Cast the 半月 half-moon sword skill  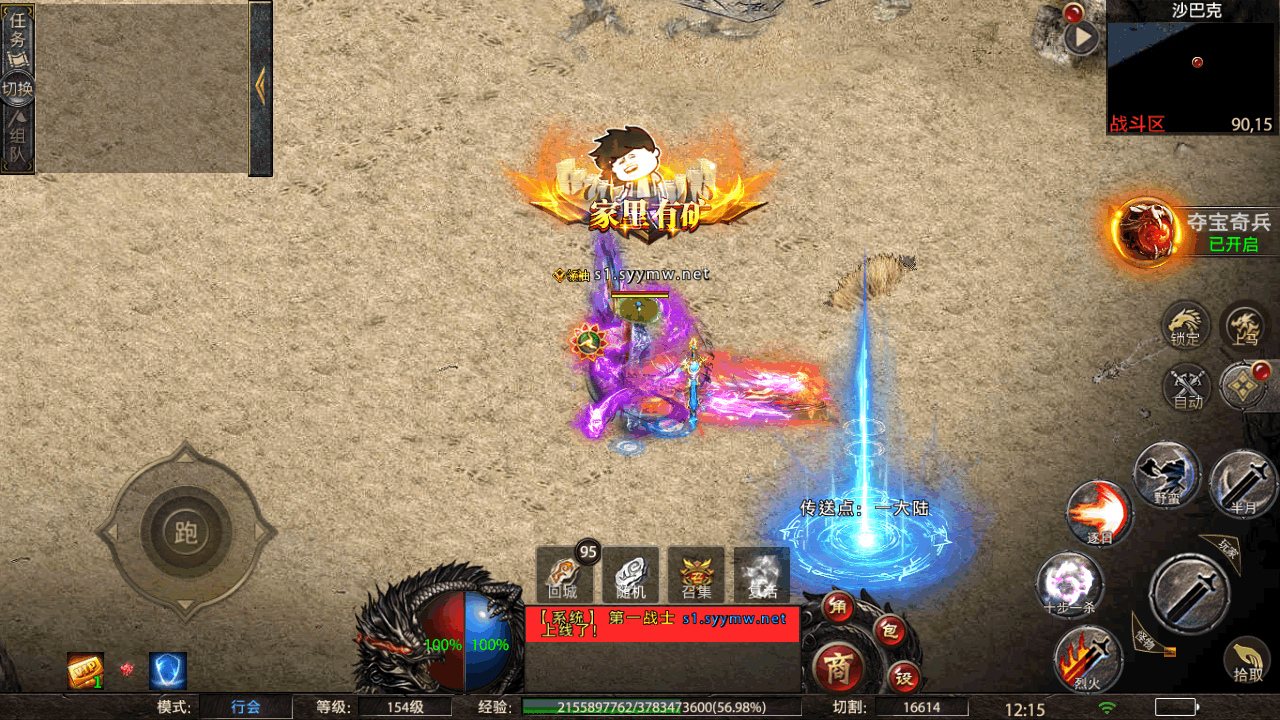click(1243, 485)
